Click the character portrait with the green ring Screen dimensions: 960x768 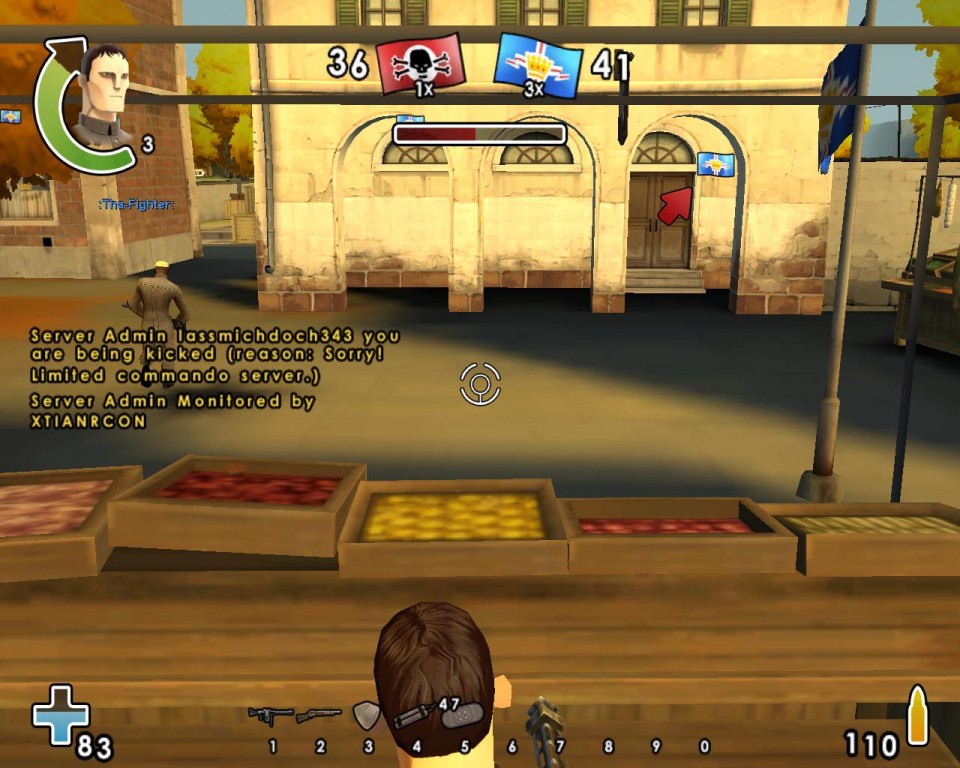[x=101, y=97]
